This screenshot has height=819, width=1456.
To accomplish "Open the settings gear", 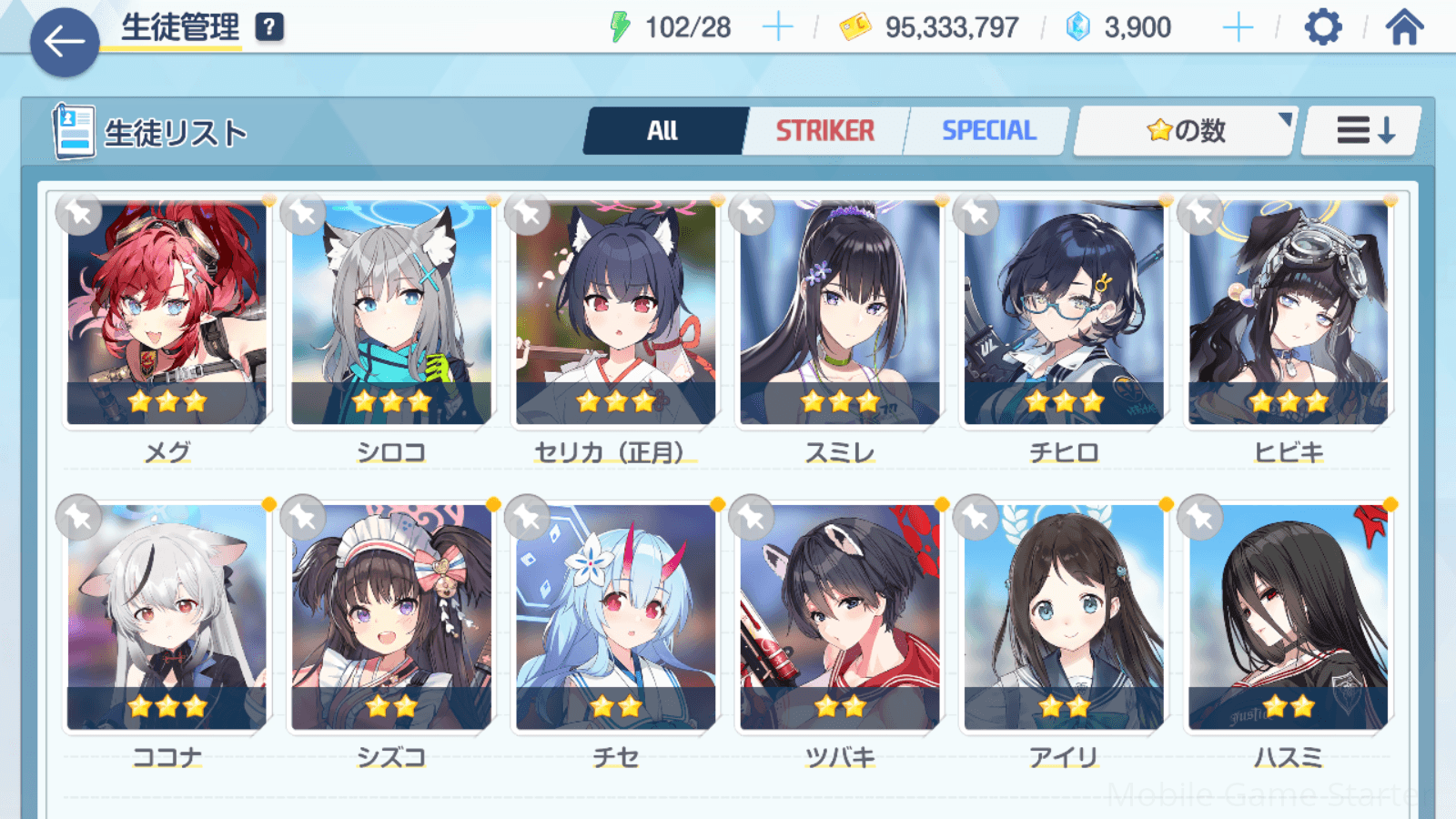I will (x=1322, y=27).
